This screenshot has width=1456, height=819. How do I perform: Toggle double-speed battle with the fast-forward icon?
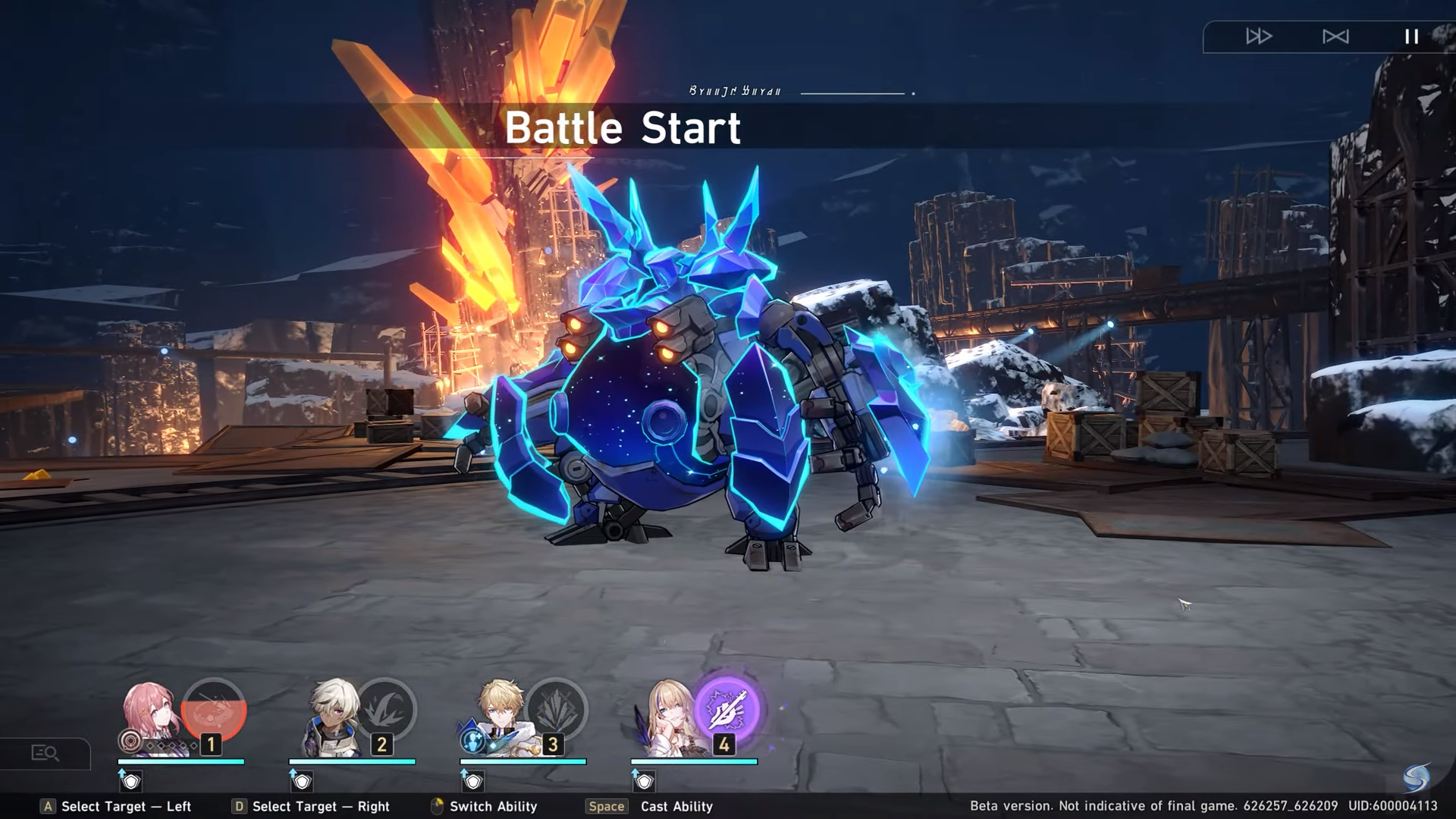click(1259, 36)
